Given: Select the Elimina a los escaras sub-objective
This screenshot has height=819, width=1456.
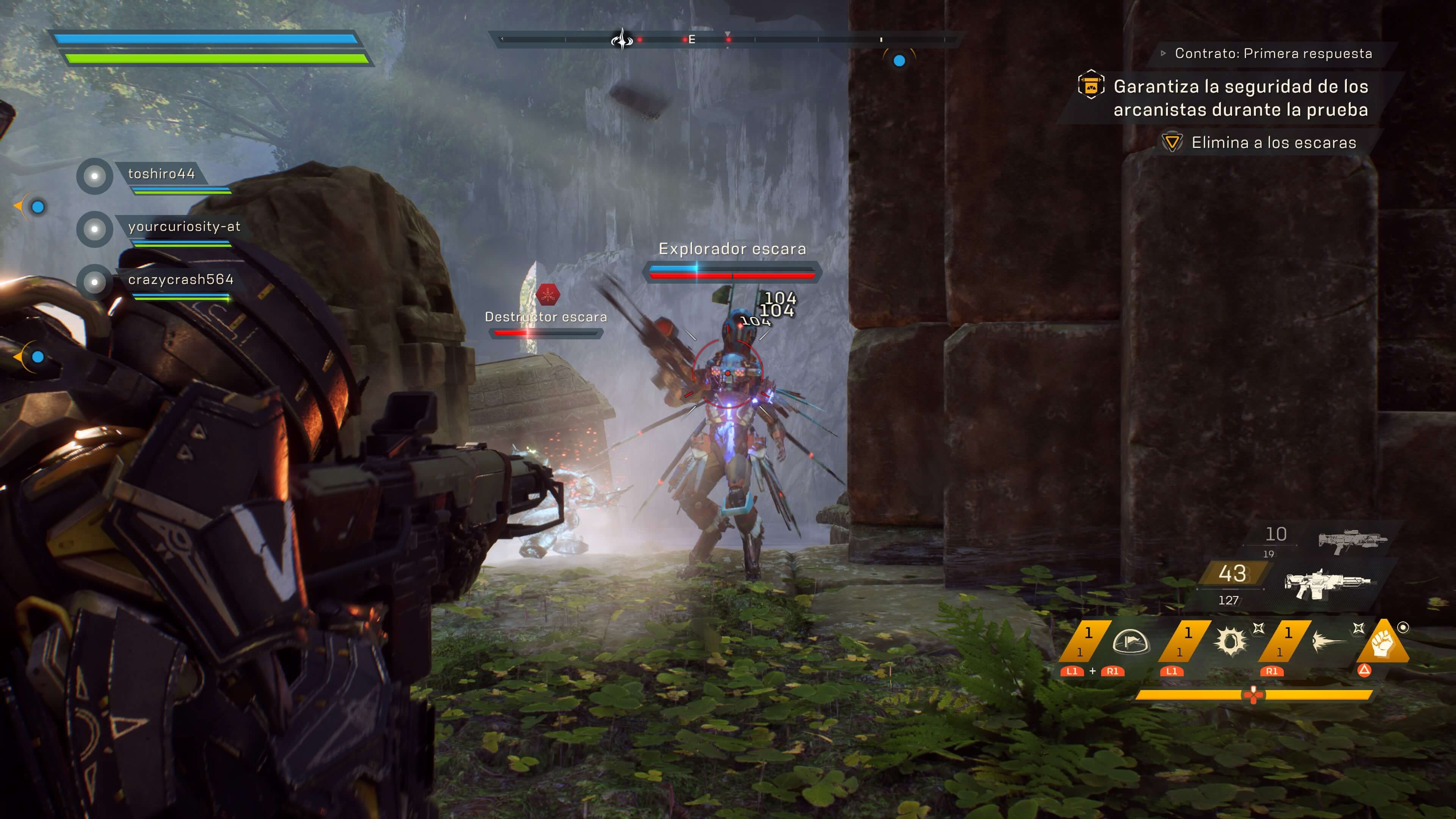Looking at the screenshot, I should tap(1274, 143).
